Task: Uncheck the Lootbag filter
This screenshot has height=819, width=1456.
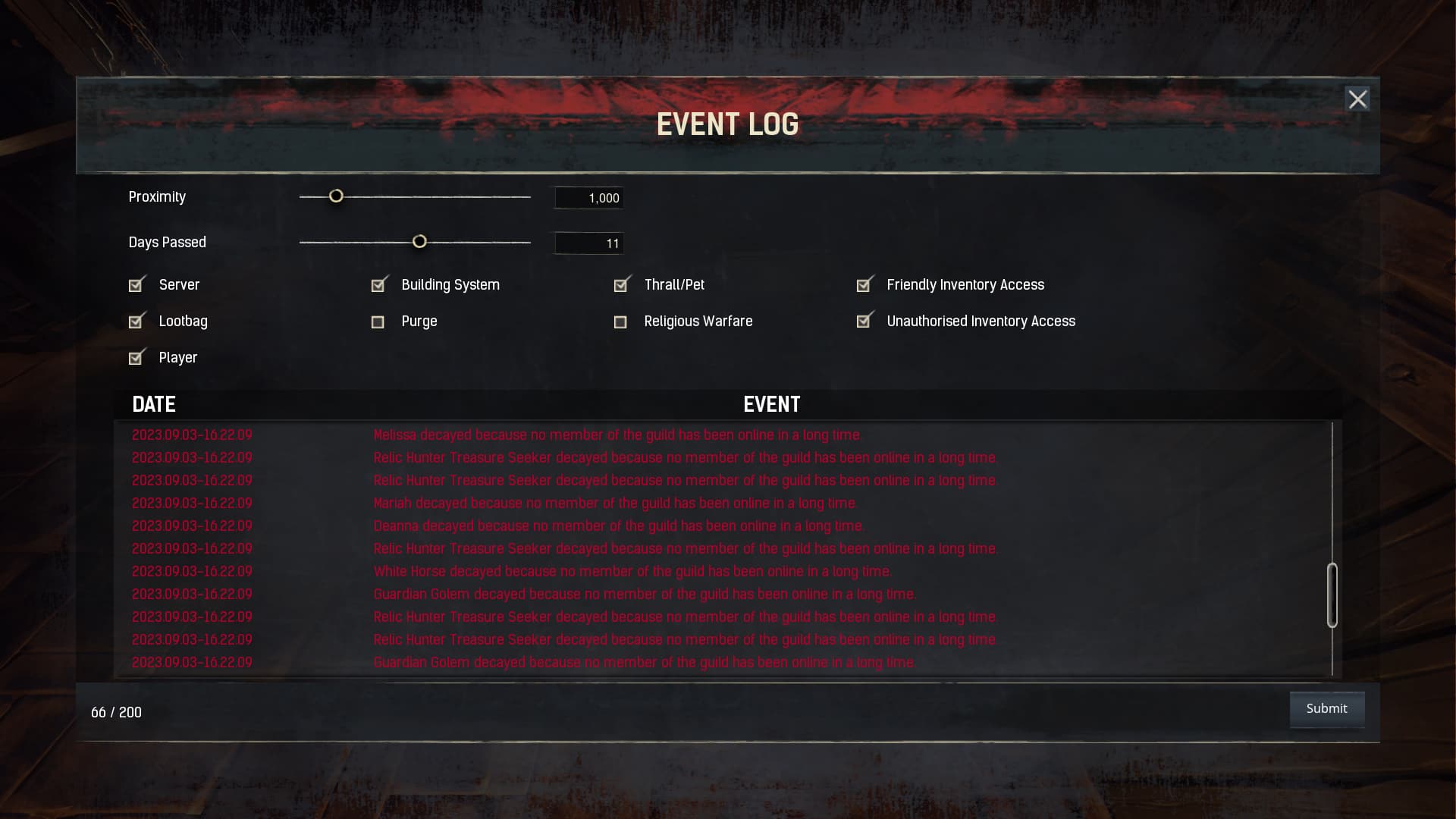Action: (x=136, y=321)
